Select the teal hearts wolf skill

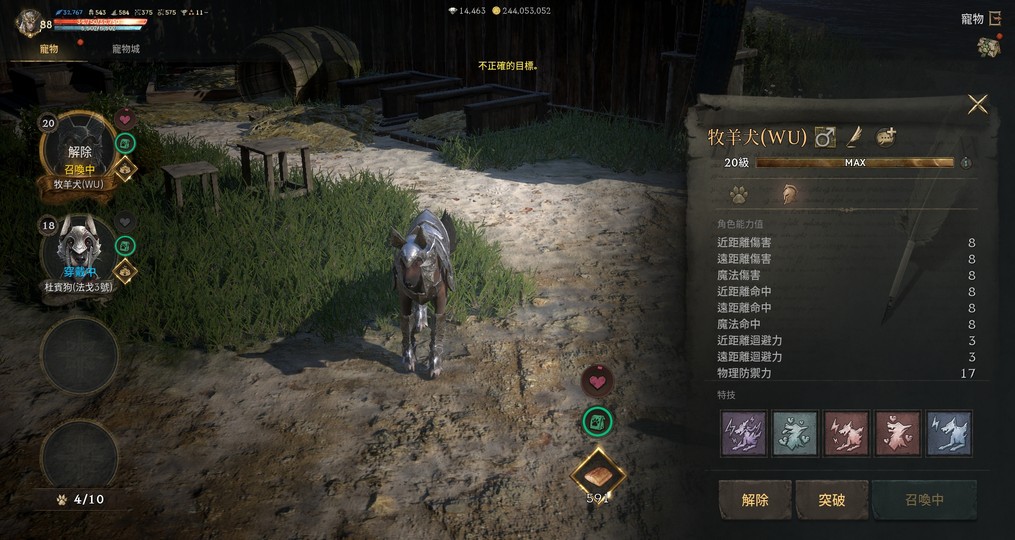pyautogui.click(x=795, y=433)
